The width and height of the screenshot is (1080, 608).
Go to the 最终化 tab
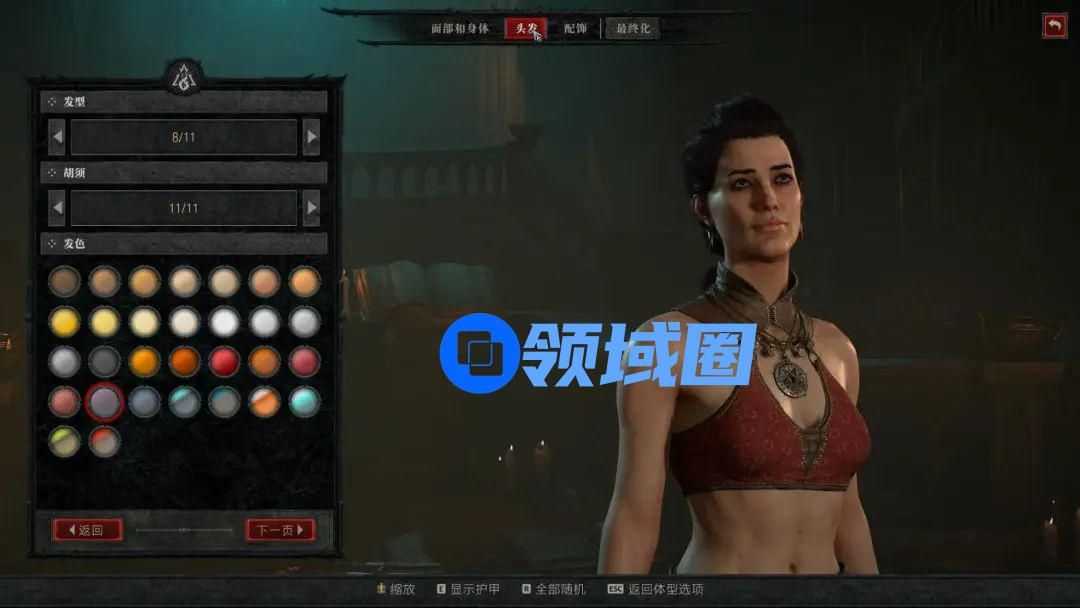[633, 28]
